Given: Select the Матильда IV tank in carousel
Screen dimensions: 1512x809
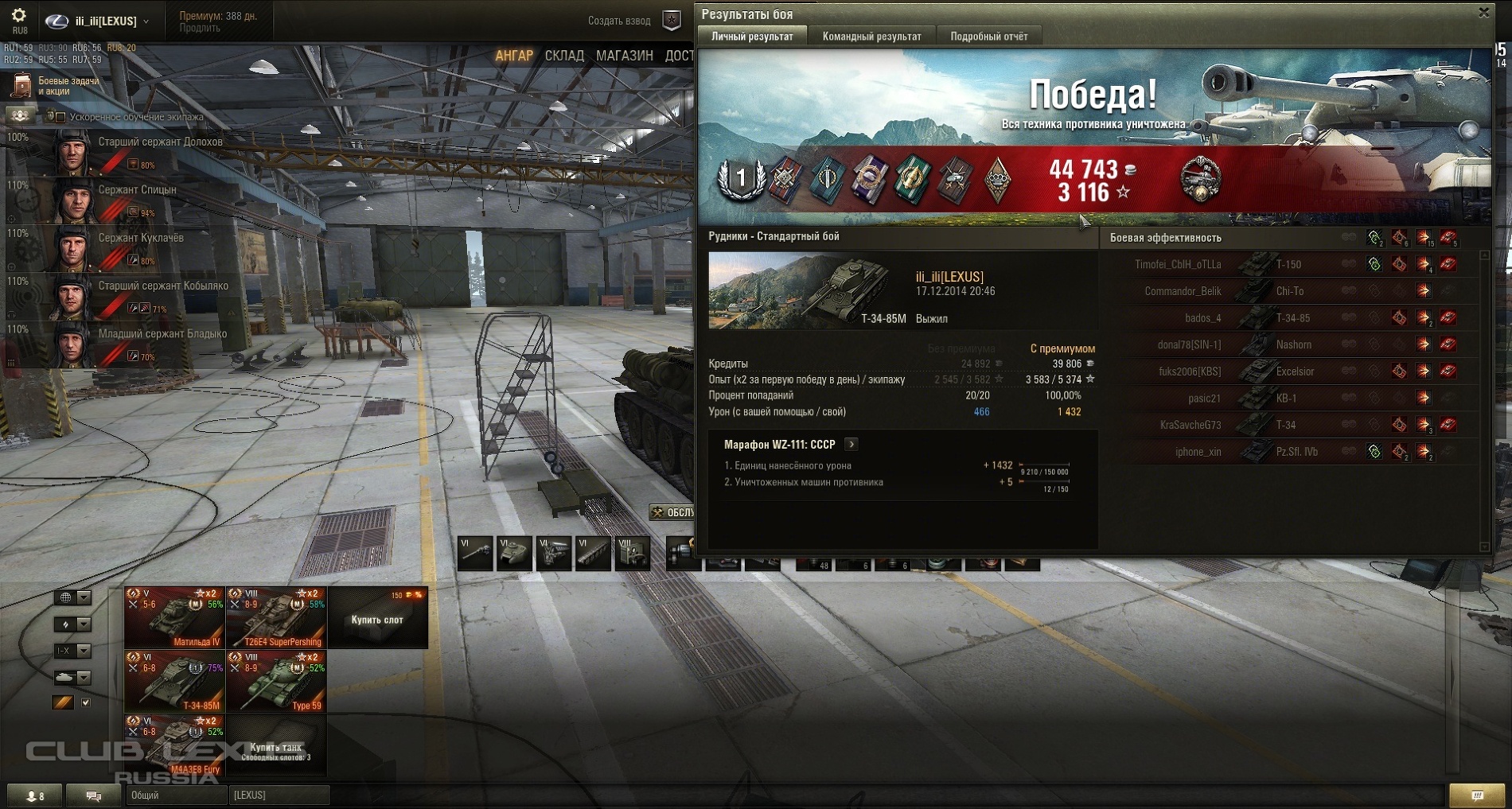Looking at the screenshot, I should pos(174,618).
